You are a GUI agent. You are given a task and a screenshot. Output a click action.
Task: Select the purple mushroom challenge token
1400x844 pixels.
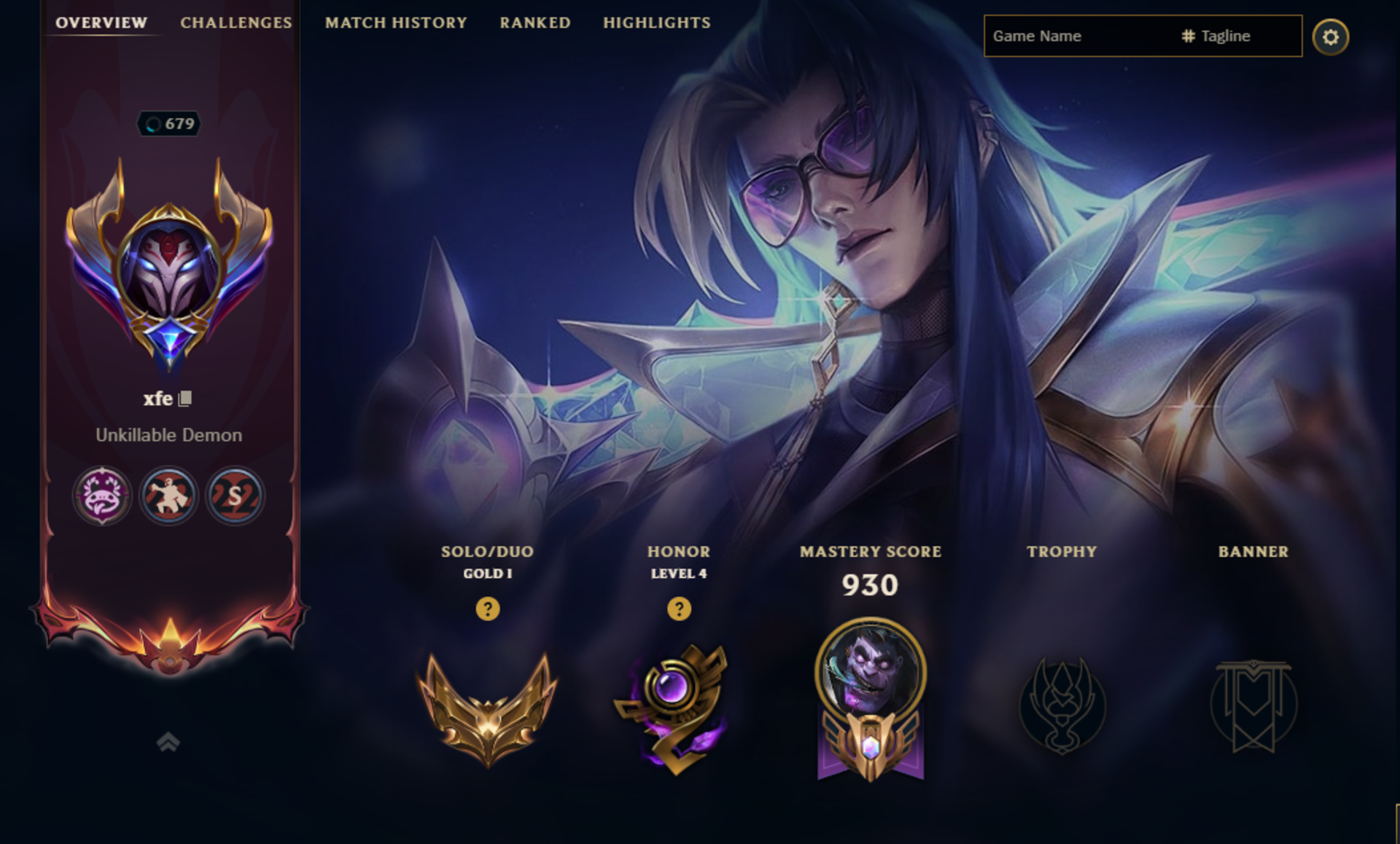click(101, 495)
